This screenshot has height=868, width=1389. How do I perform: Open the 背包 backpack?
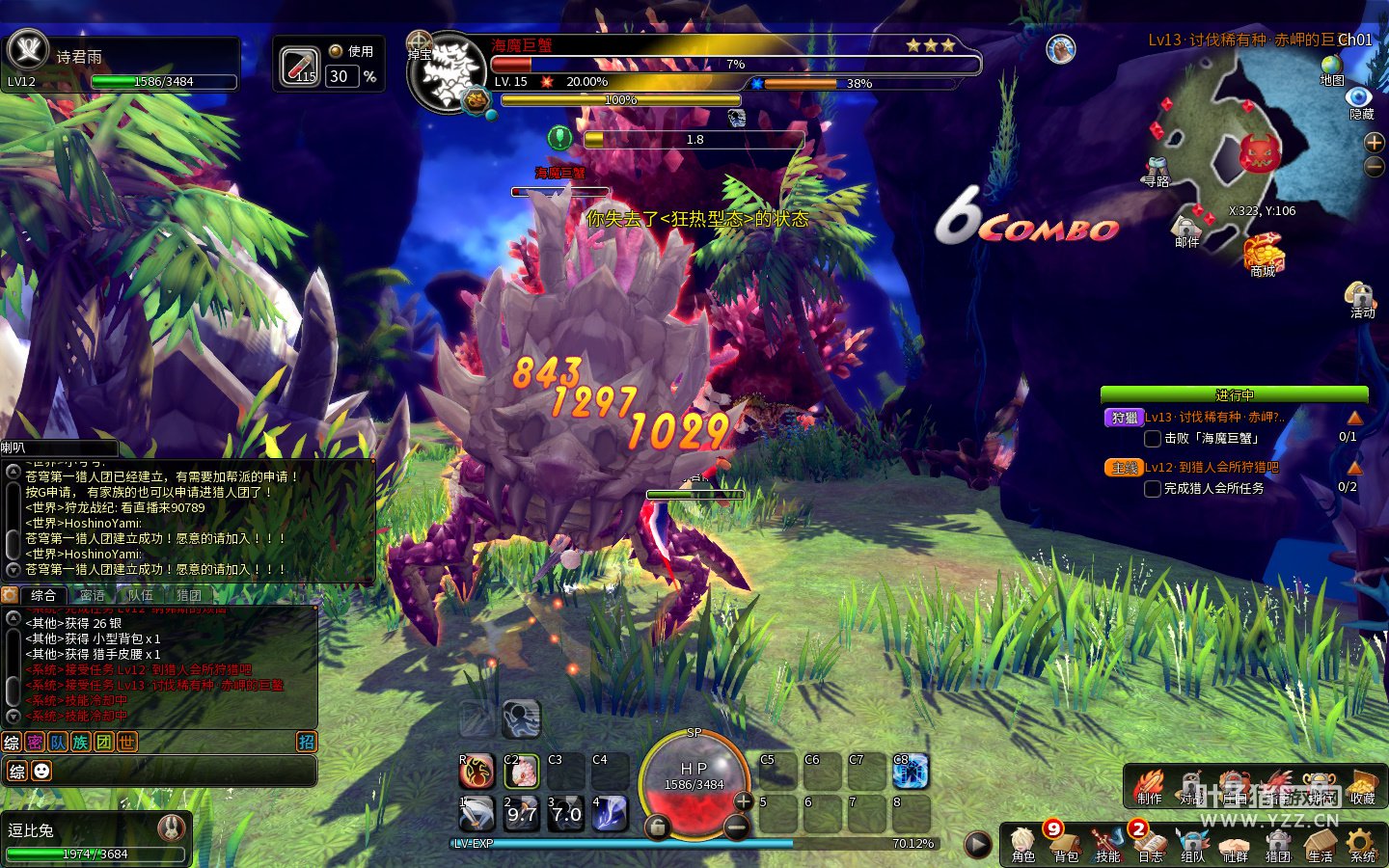pyautogui.click(x=1065, y=843)
